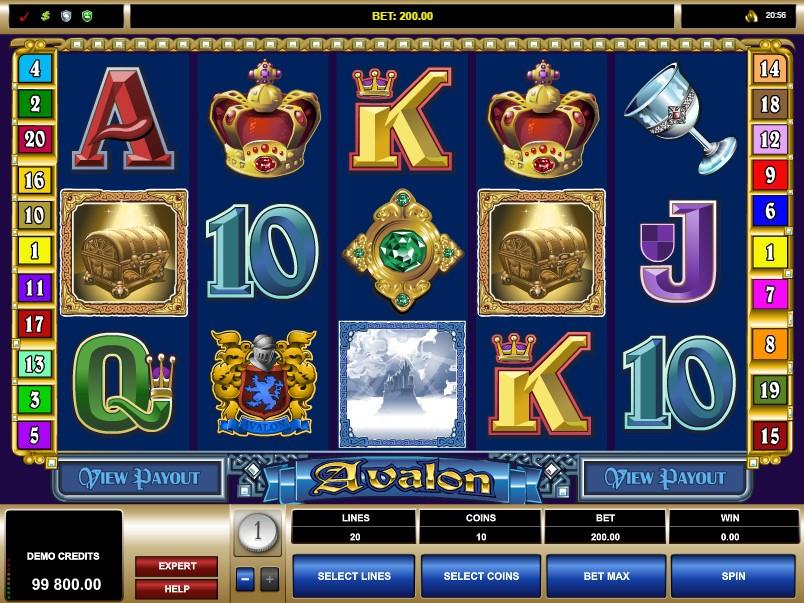Choose the Select Lines button
This screenshot has width=804, height=603.
(x=353, y=576)
